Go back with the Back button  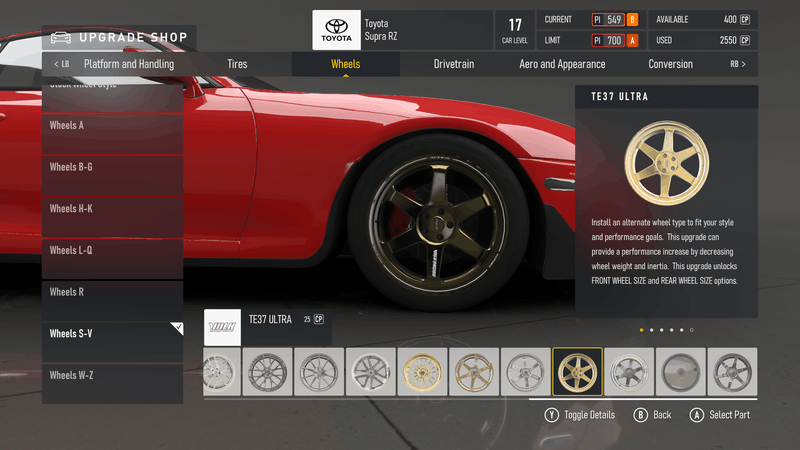point(652,414)
